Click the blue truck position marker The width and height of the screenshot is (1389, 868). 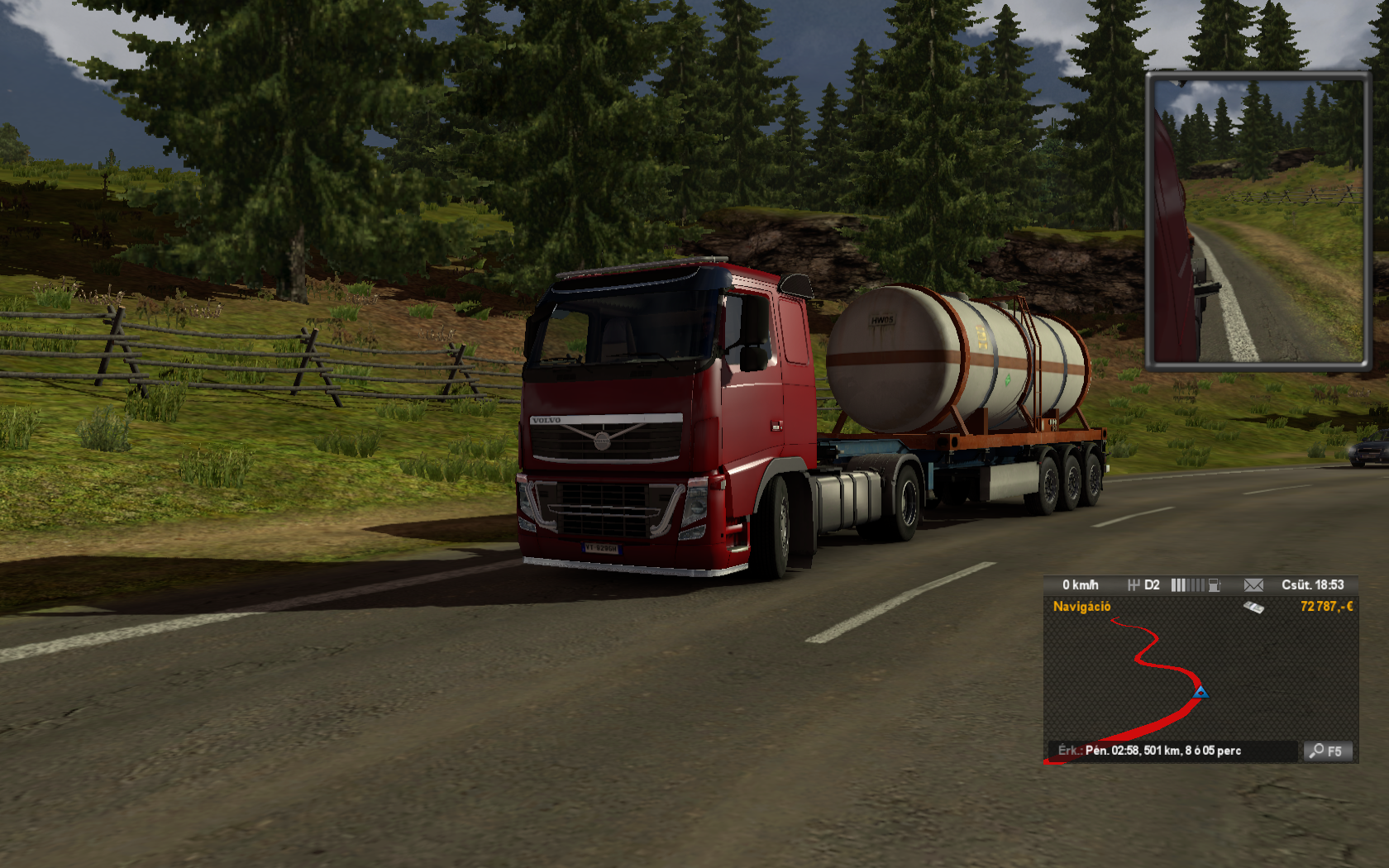[1200, 692]
